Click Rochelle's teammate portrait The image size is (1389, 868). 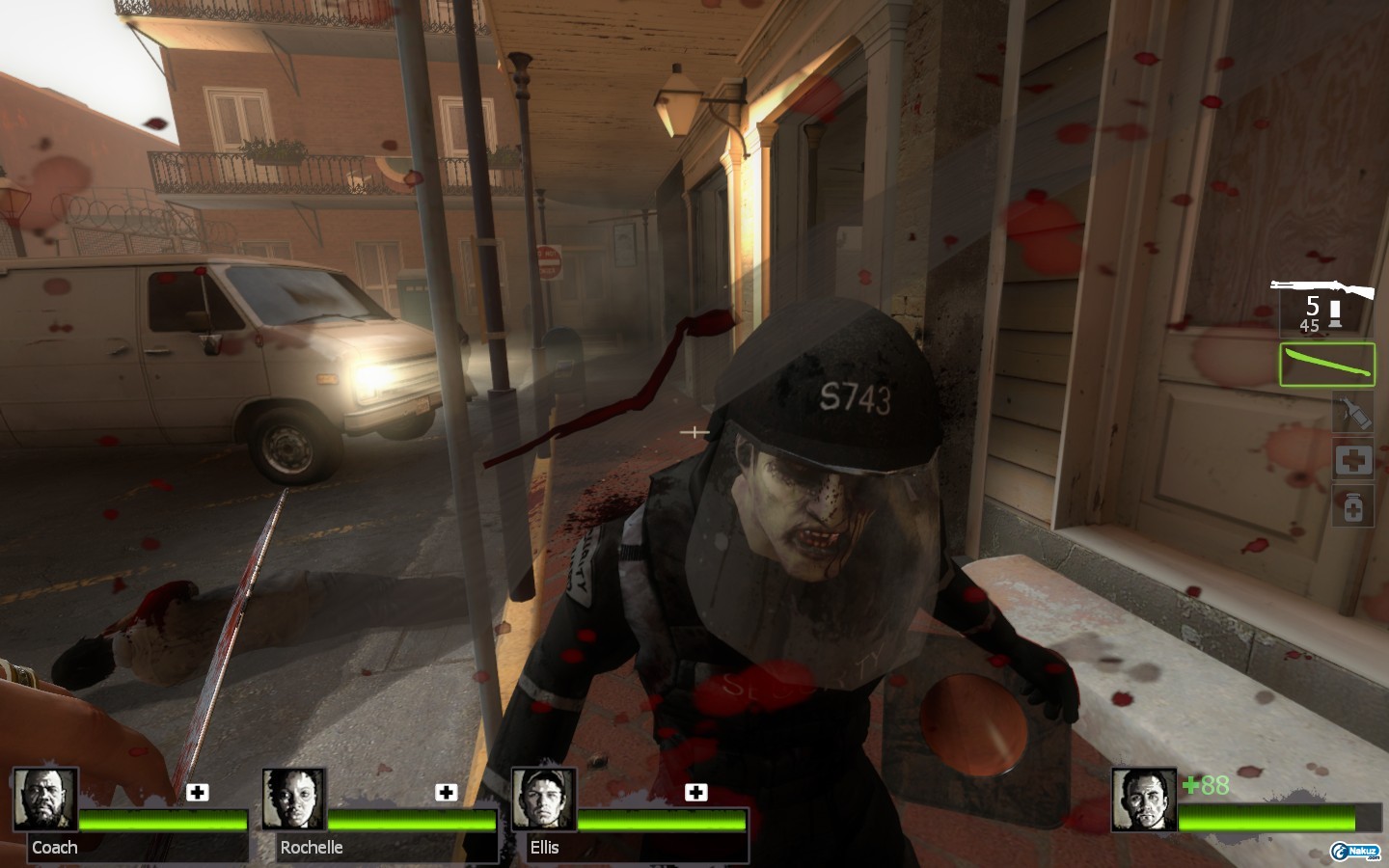(x=294, y=800)
